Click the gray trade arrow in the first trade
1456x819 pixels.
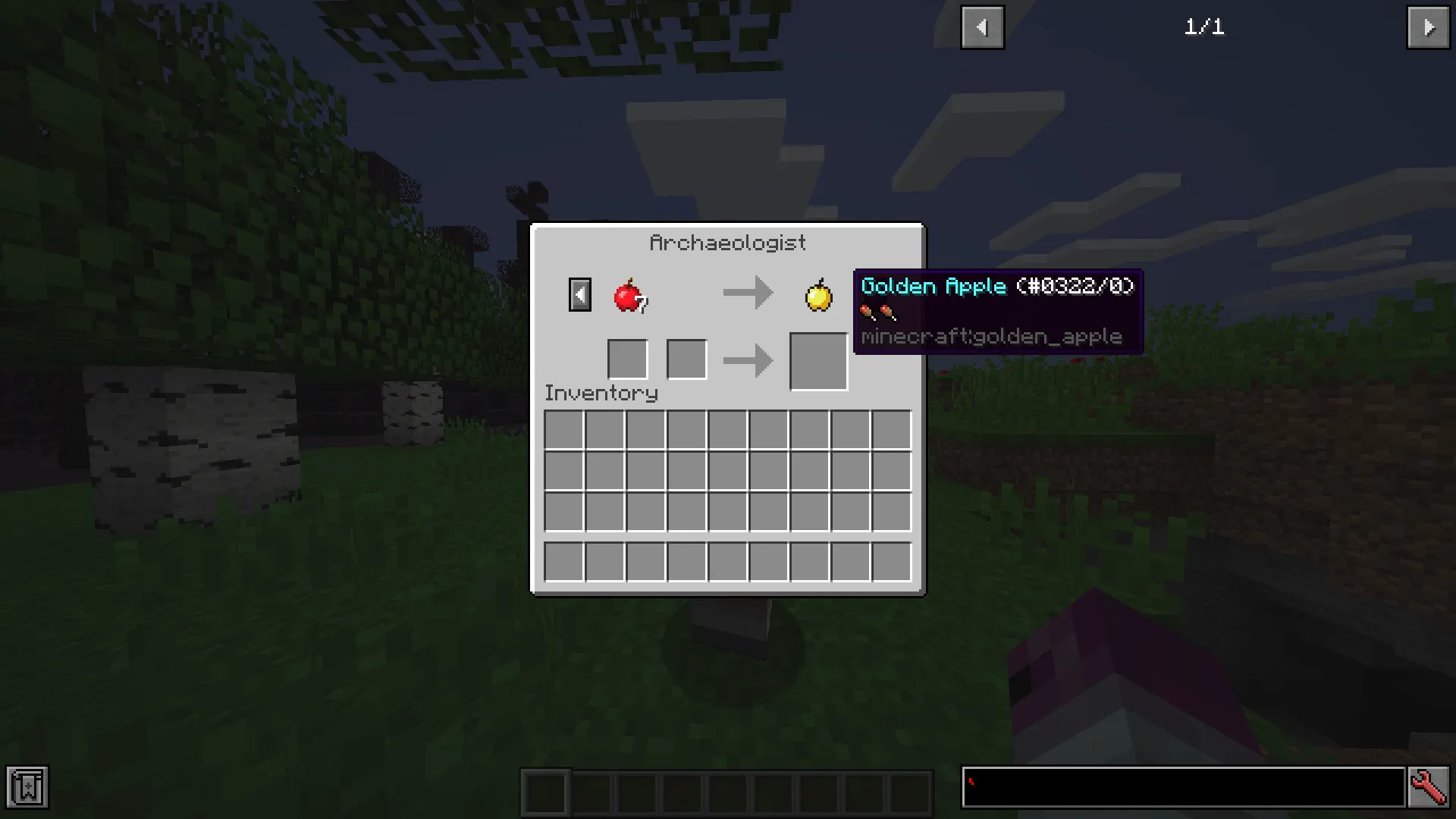tap(748, 293)
